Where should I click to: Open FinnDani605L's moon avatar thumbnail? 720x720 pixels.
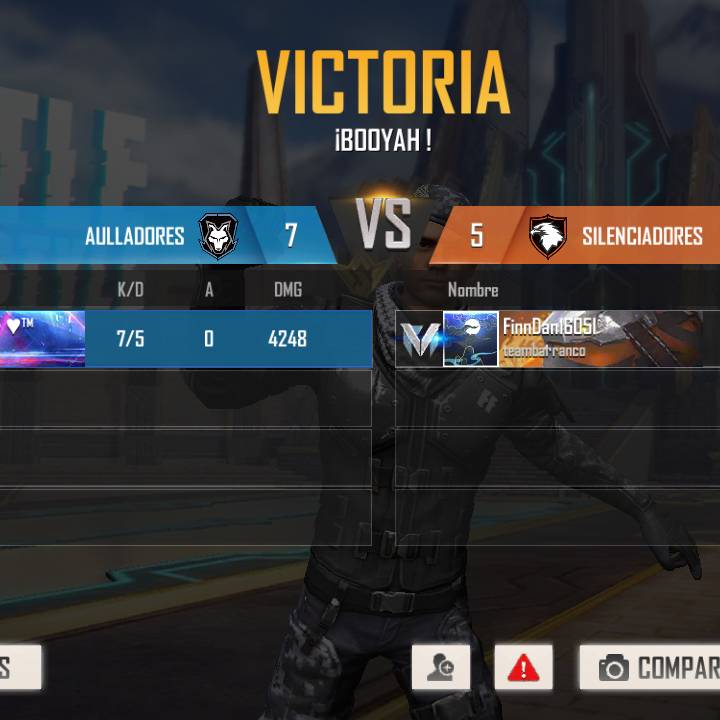pos(470,339)
